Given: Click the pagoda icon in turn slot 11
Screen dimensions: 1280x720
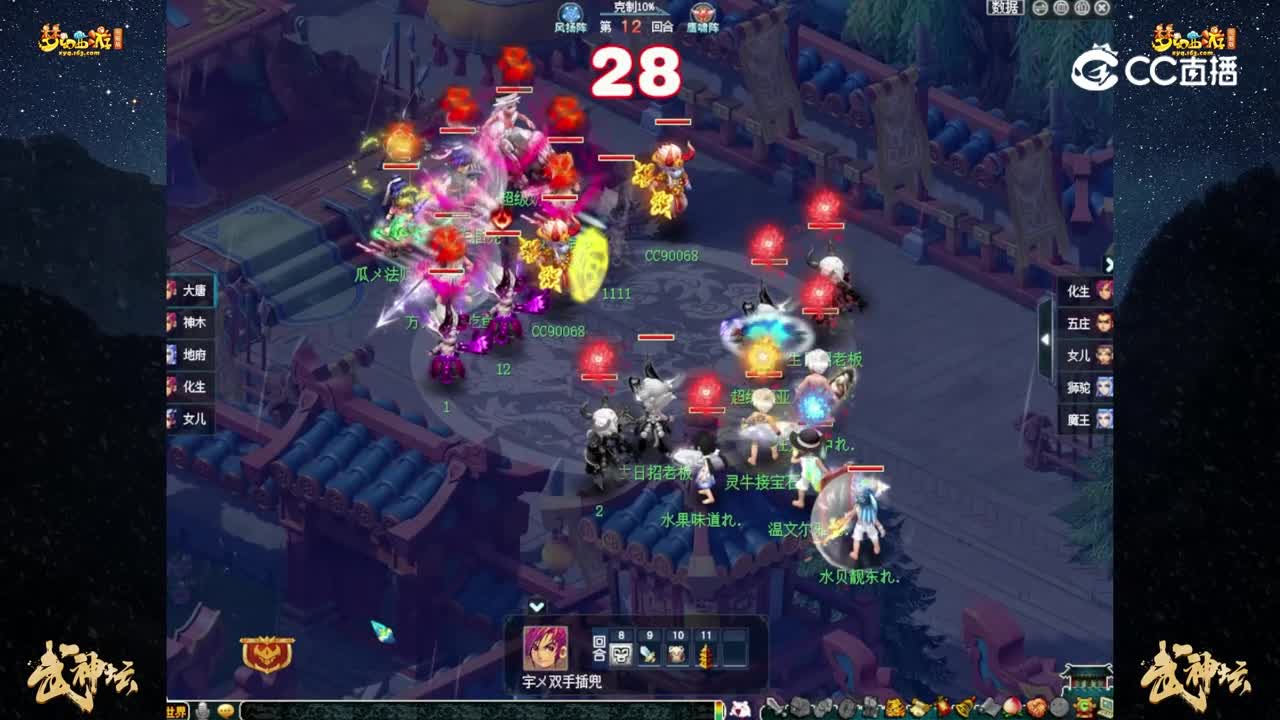Looking at the screenshot, I should 705,653.
